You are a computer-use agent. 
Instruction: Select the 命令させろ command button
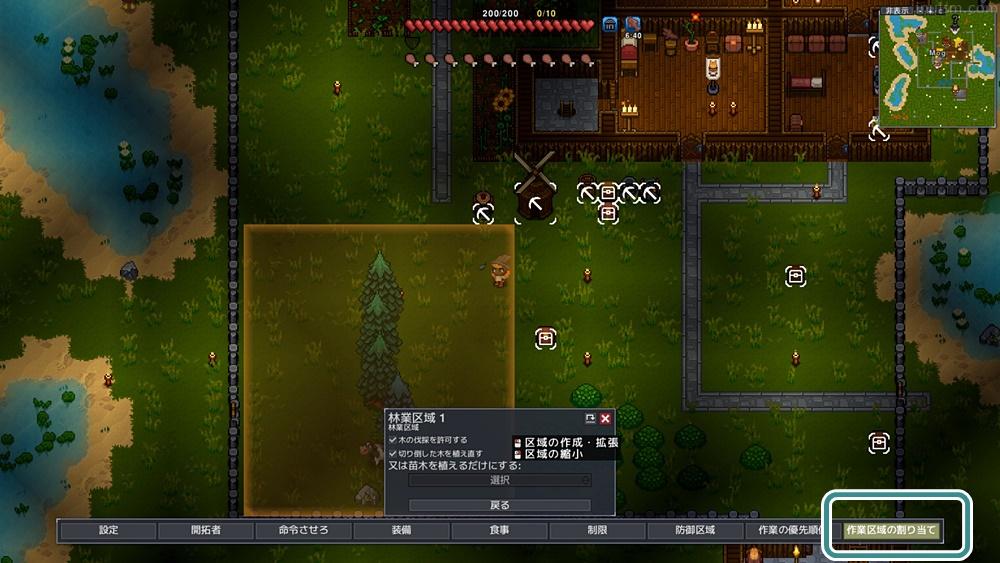[303, 530]
